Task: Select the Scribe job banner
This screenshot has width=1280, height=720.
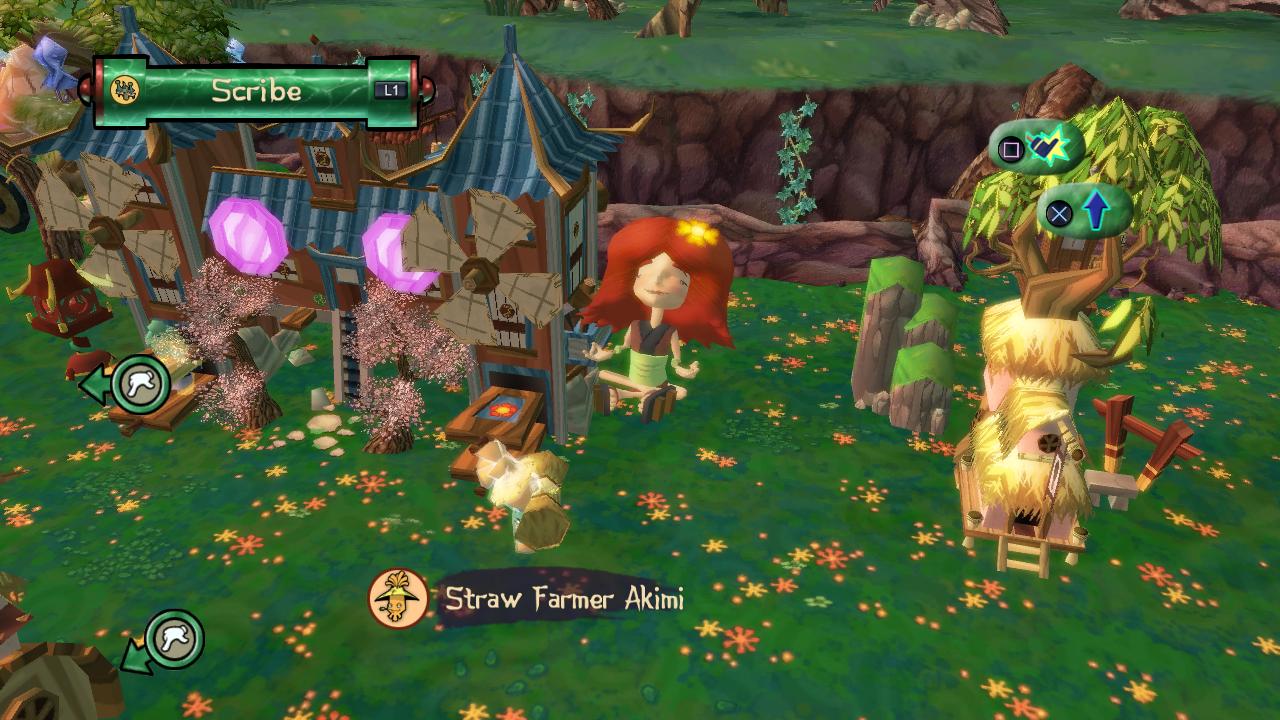Action: pyautogui.click(x=257, y=91)
